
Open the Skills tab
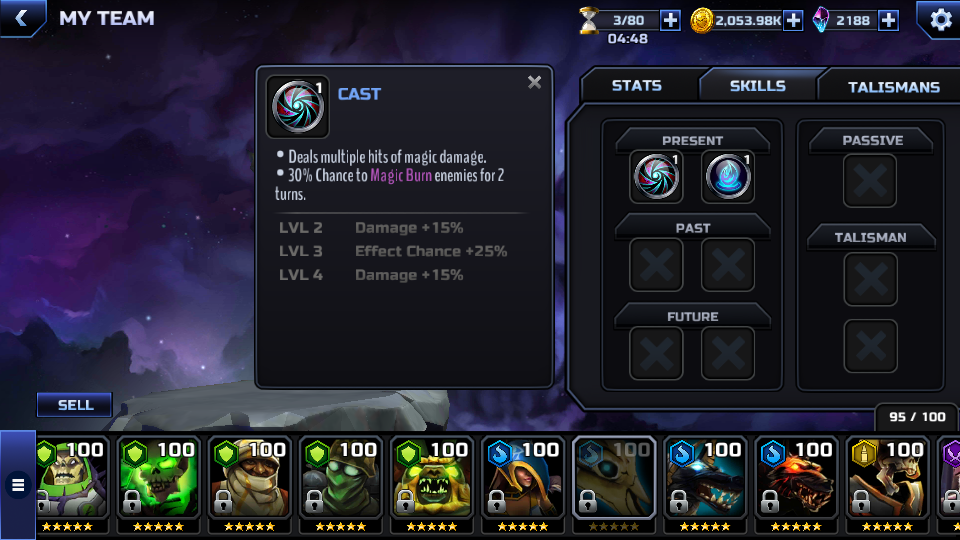tap(757, 86)
